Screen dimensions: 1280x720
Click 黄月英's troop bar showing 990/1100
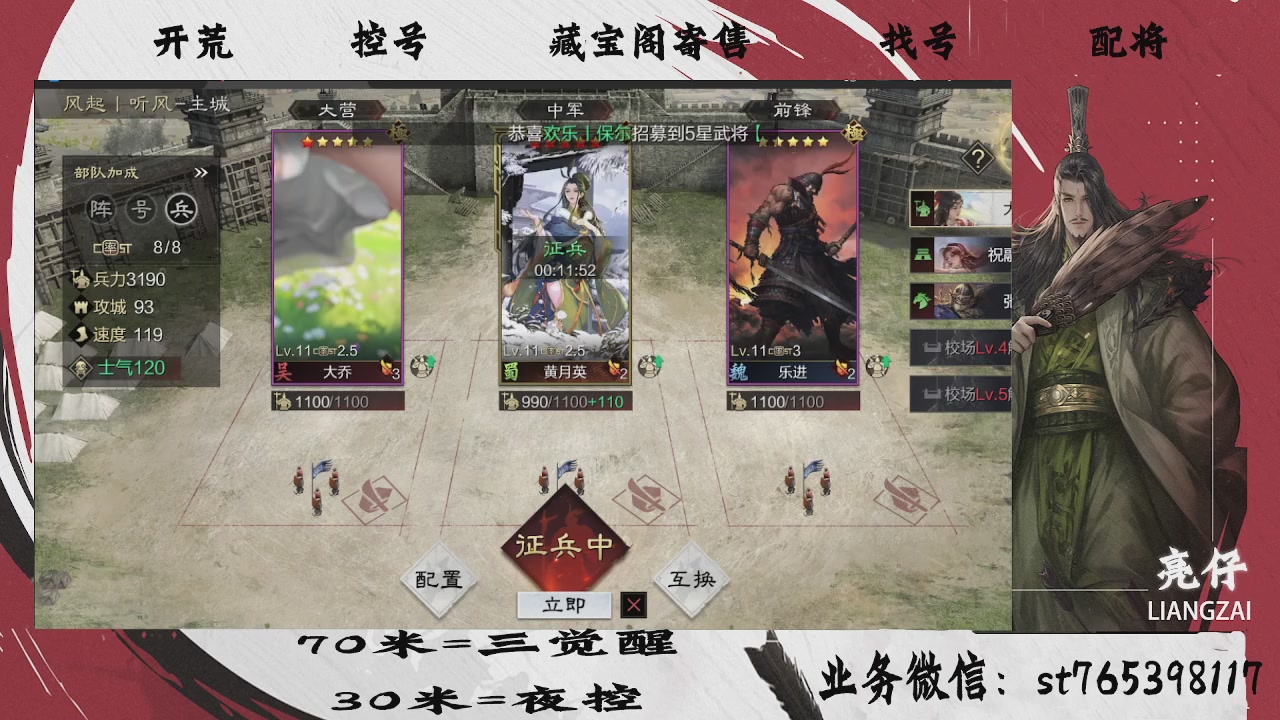[565, 401]
